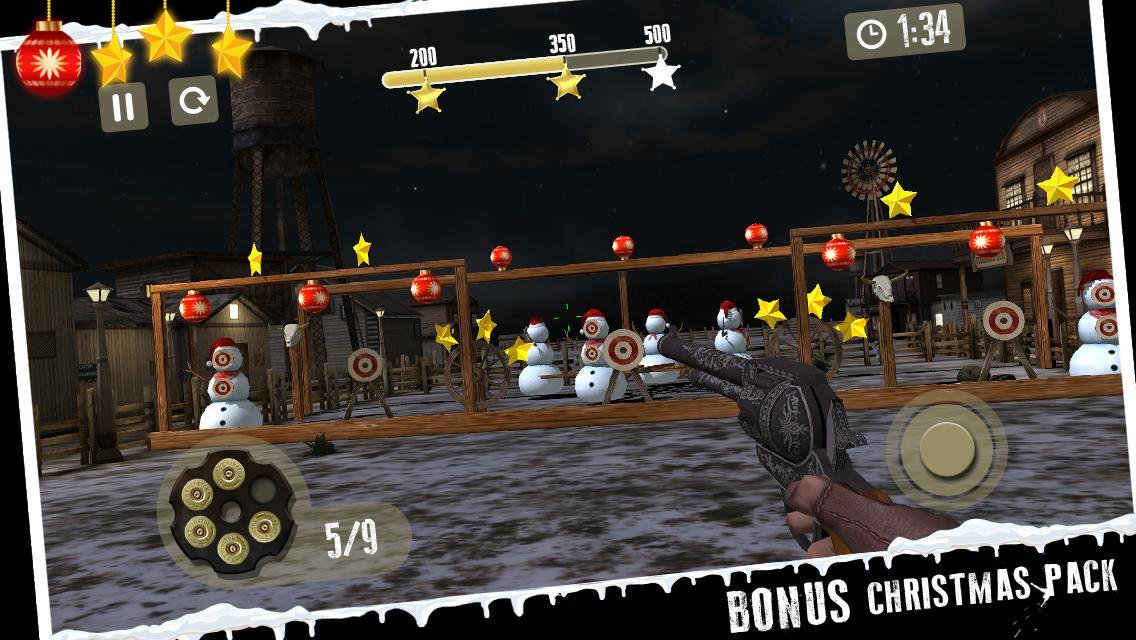Restart the level with the circular arrow
The height and width of the screenshot is (640, 1136).
click(194, 101)
